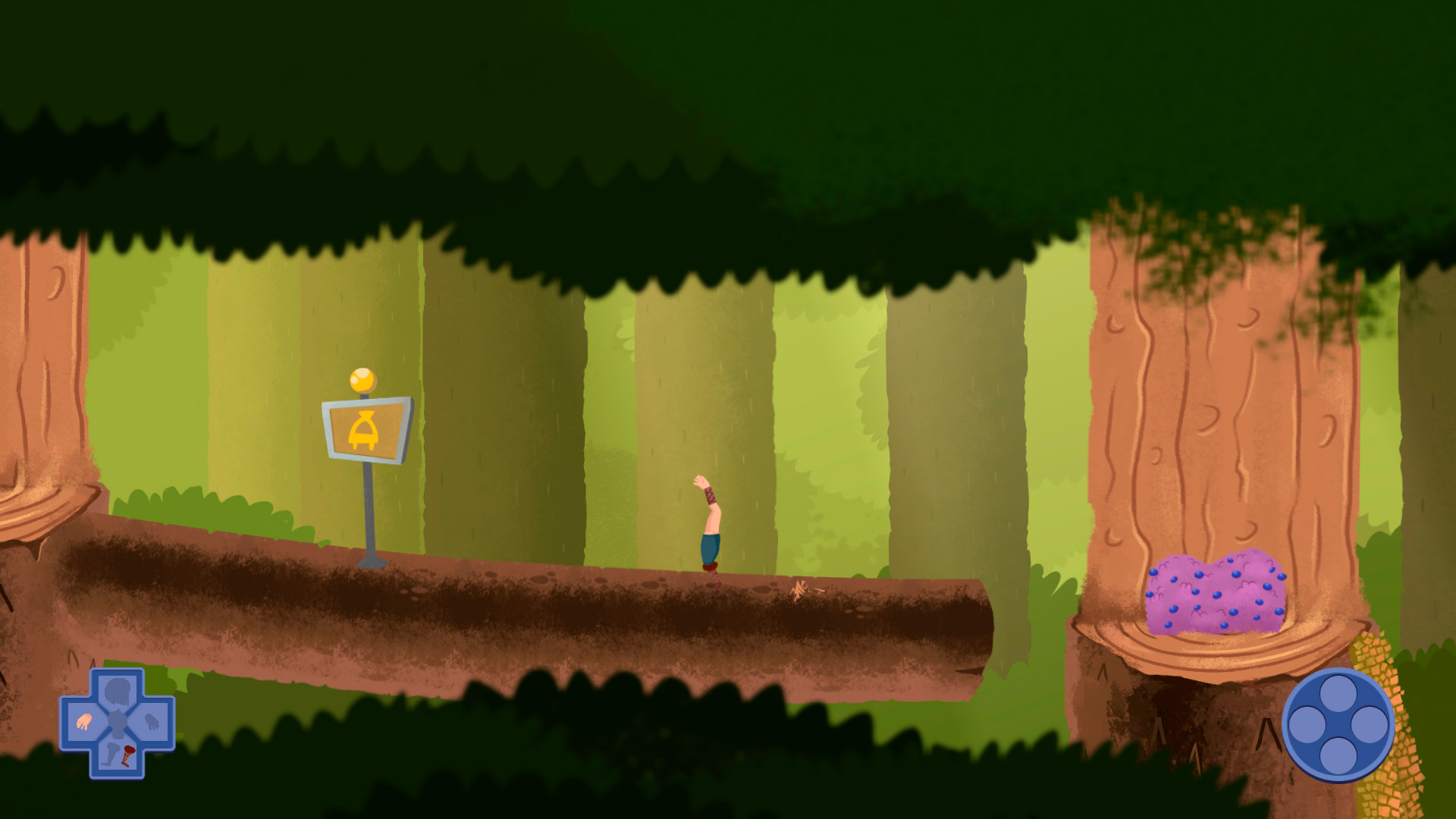The width and height of the screenshot is (1456, 819).
Task: Select the head slot on the body-part cross
Action: tap(118, 691)
